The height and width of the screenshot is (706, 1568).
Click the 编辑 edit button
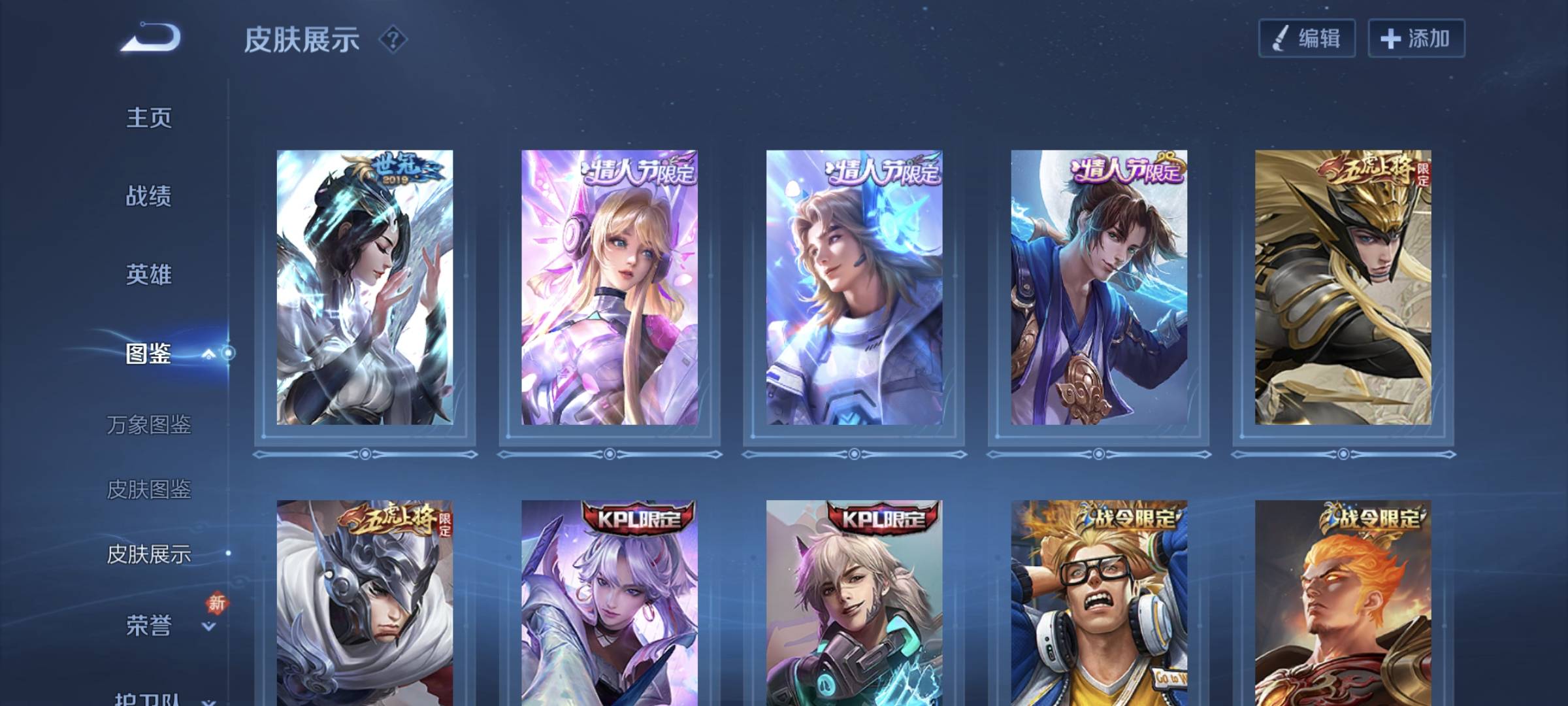[x=1307, y=39]
